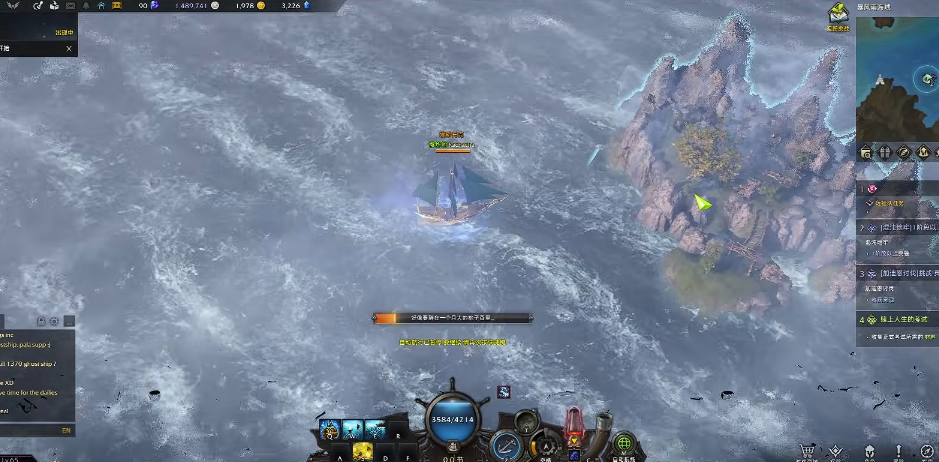This screenshot has height=462, width=939.
Task: Click the yellow notice icon beside the minimap
Action: click(837, 14)
